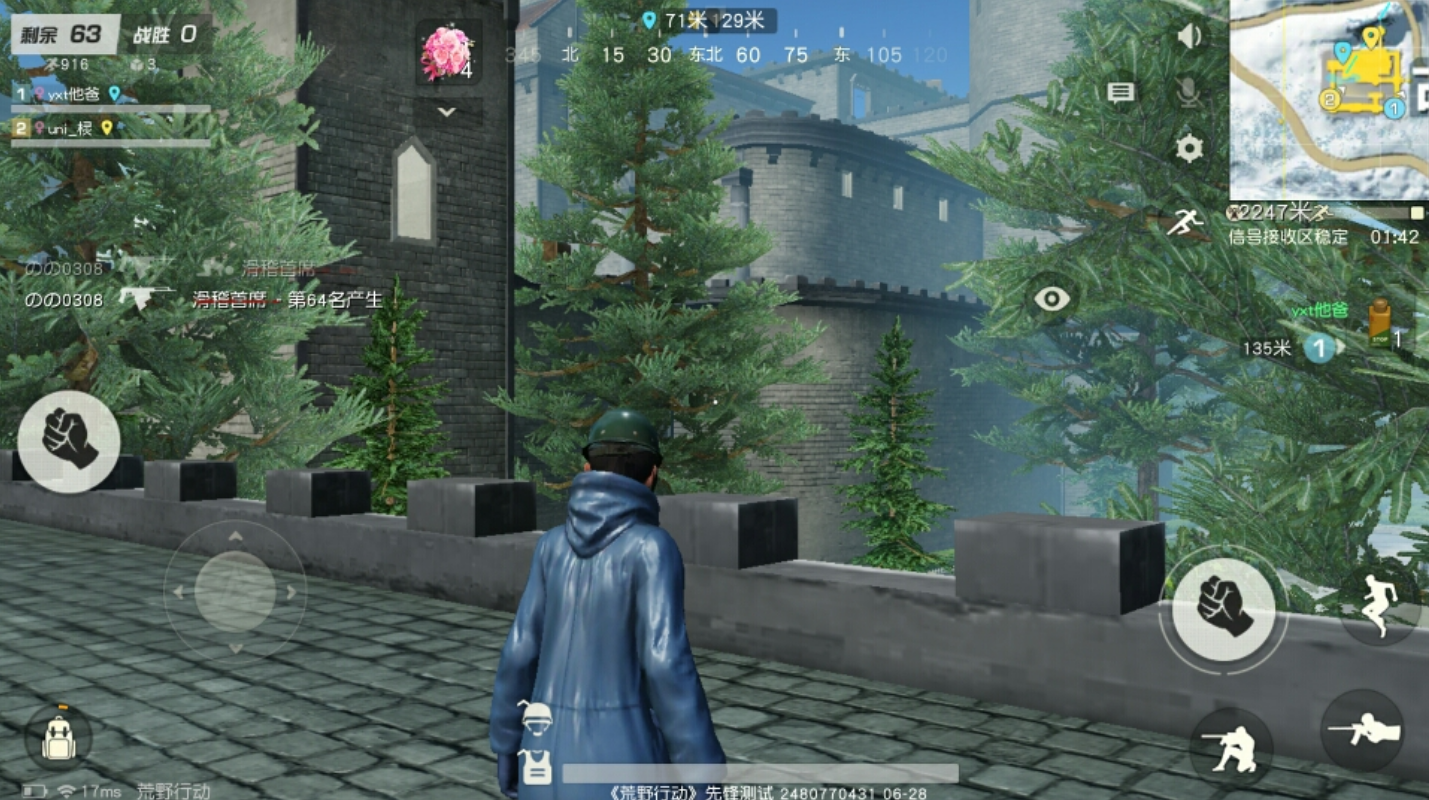Open the minimap
The image size is (1429, 800).
click(x=1328, y=98)
